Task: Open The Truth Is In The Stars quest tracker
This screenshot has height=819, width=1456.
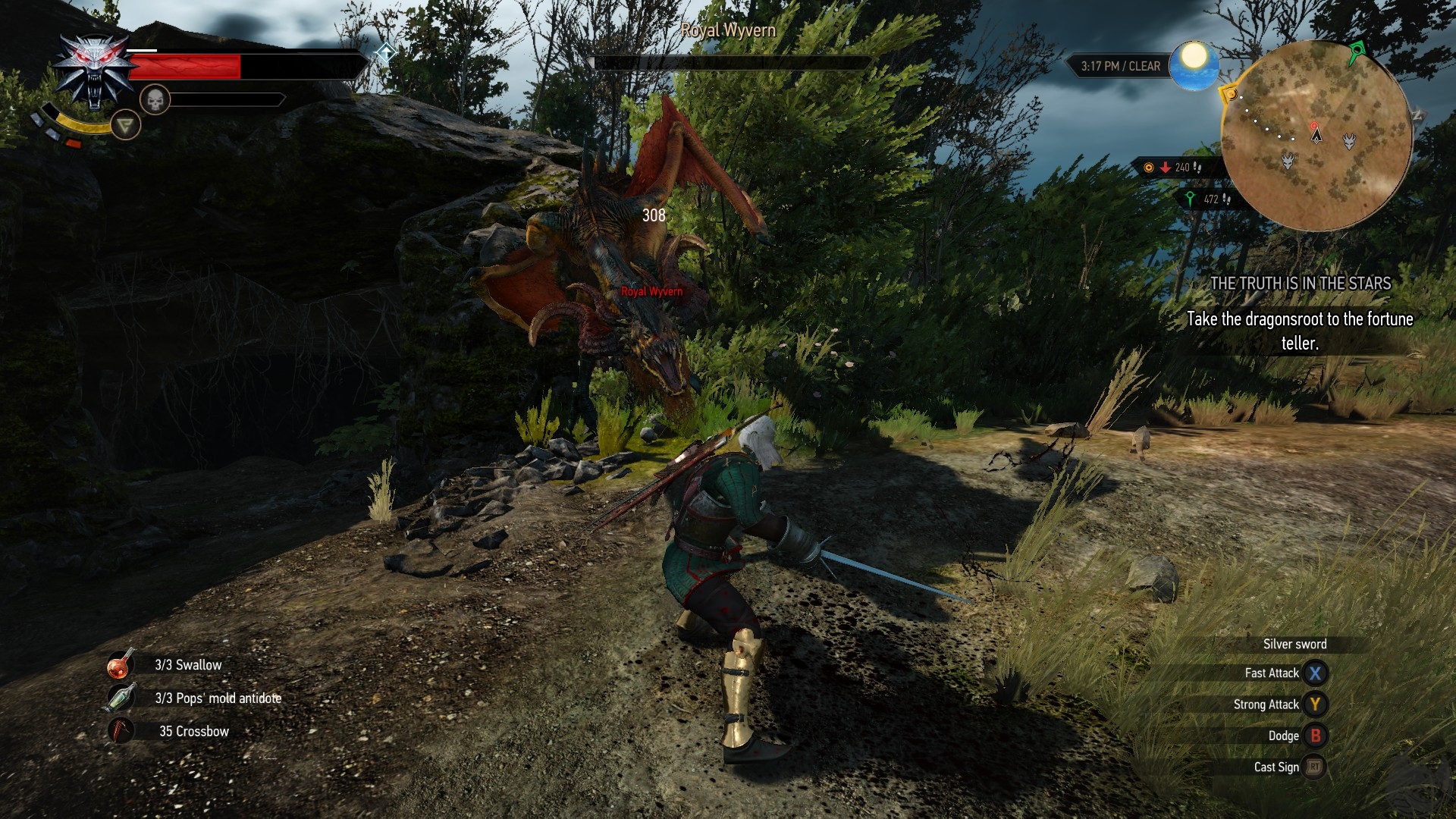Action: coord(1300,284)
